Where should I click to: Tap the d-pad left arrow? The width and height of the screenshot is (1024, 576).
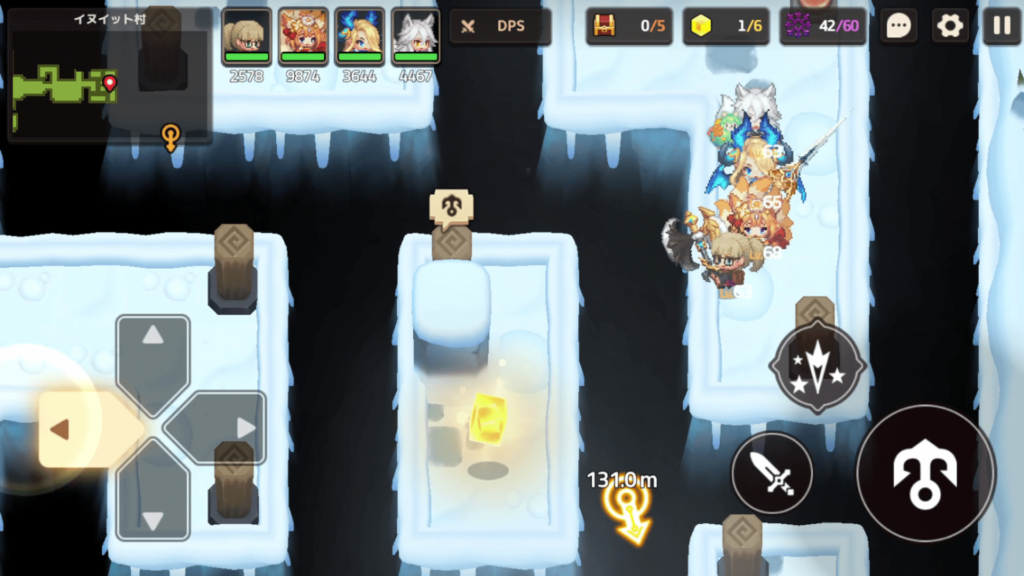click(70, 429)
